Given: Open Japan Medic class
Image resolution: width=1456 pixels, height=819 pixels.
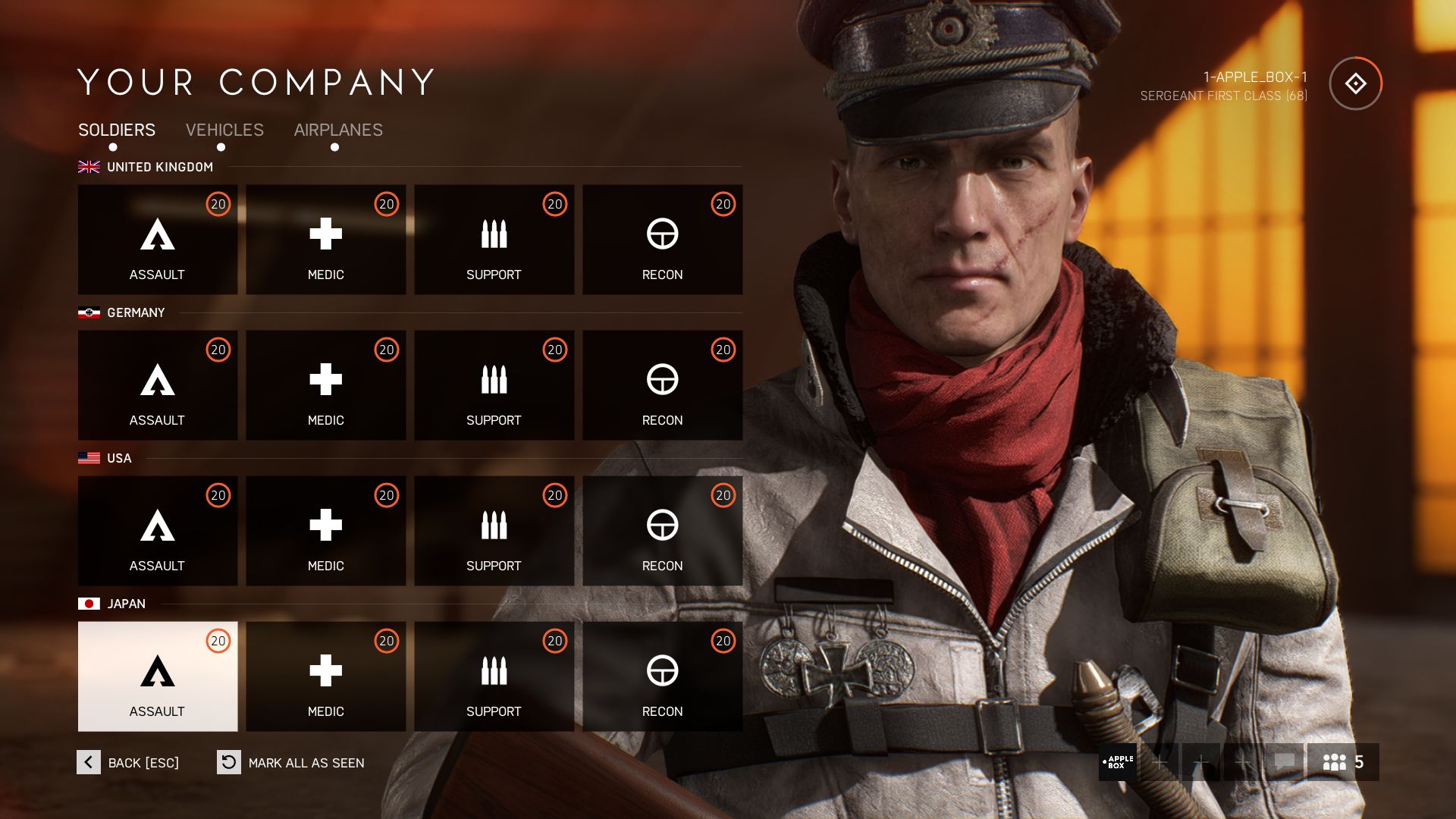Looking at the screenshot, I should click(326, 676).
